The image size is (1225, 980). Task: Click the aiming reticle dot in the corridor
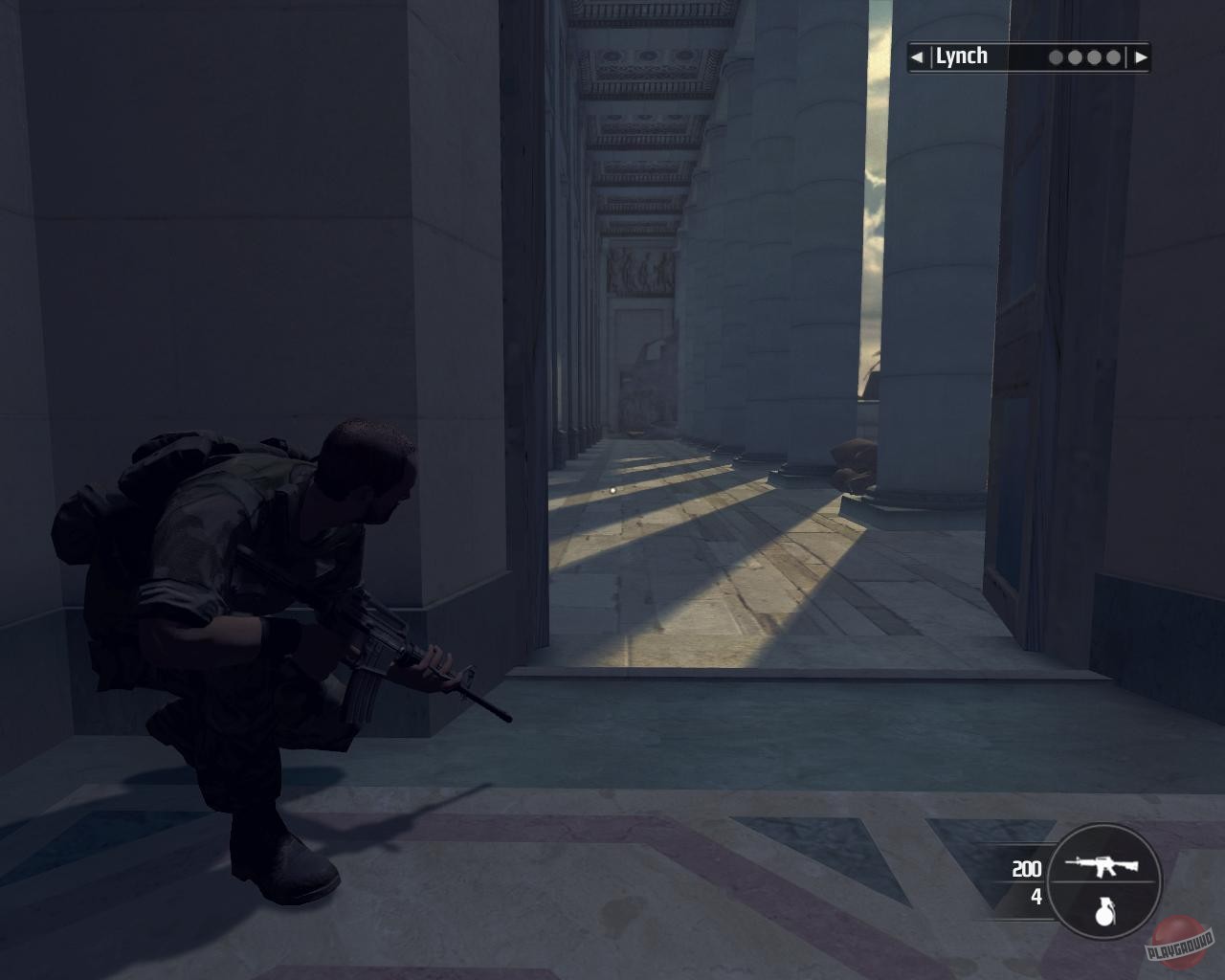pyautogui.click(x=611, y=489)
